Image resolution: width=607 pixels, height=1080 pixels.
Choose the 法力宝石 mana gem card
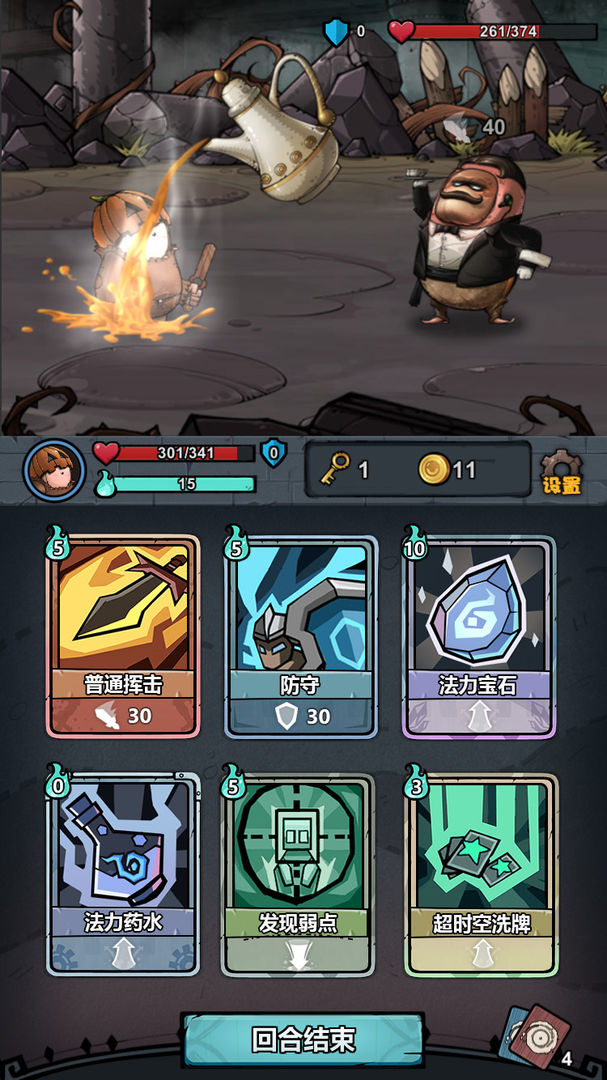[x=478, y=637]
